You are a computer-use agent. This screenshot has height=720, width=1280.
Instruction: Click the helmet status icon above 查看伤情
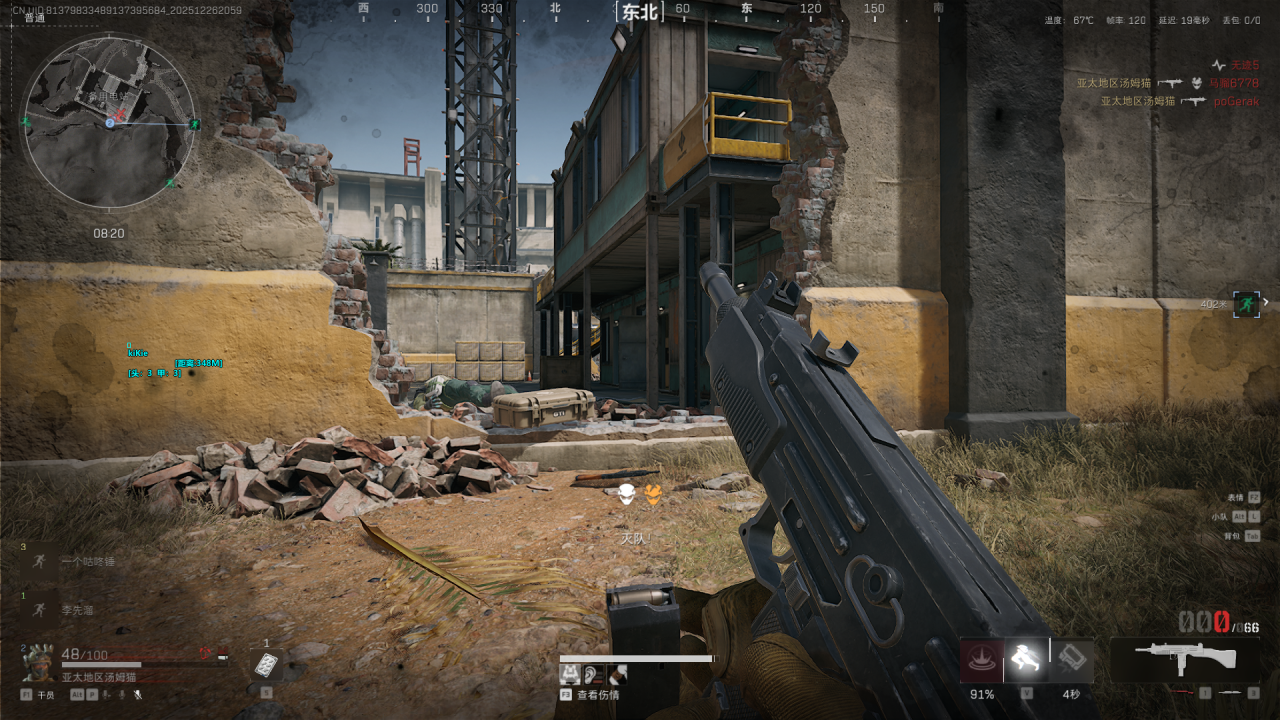pos(568,675)
